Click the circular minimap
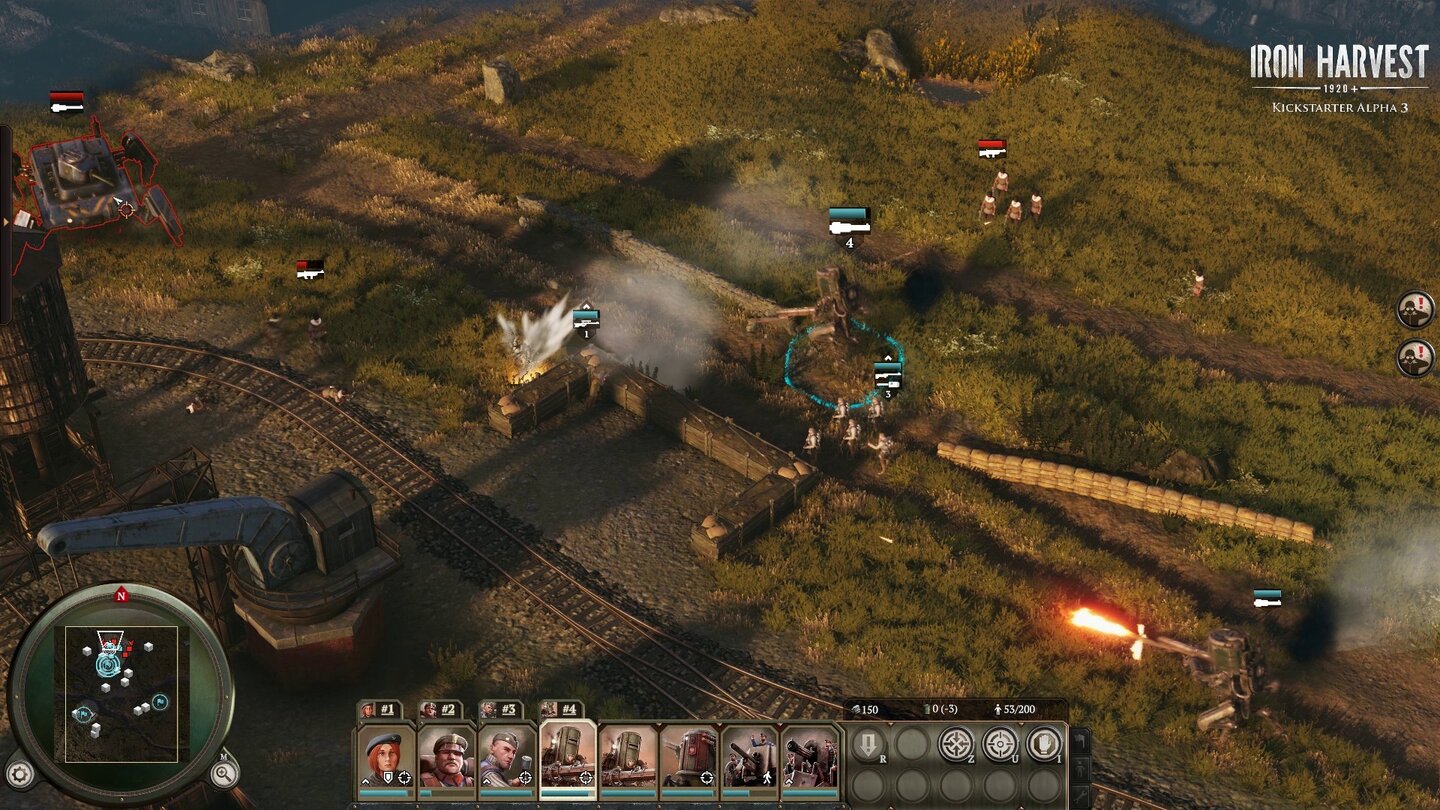This screenshot has height=810, width=1440. pyautogui.click(x=121, y=692)
